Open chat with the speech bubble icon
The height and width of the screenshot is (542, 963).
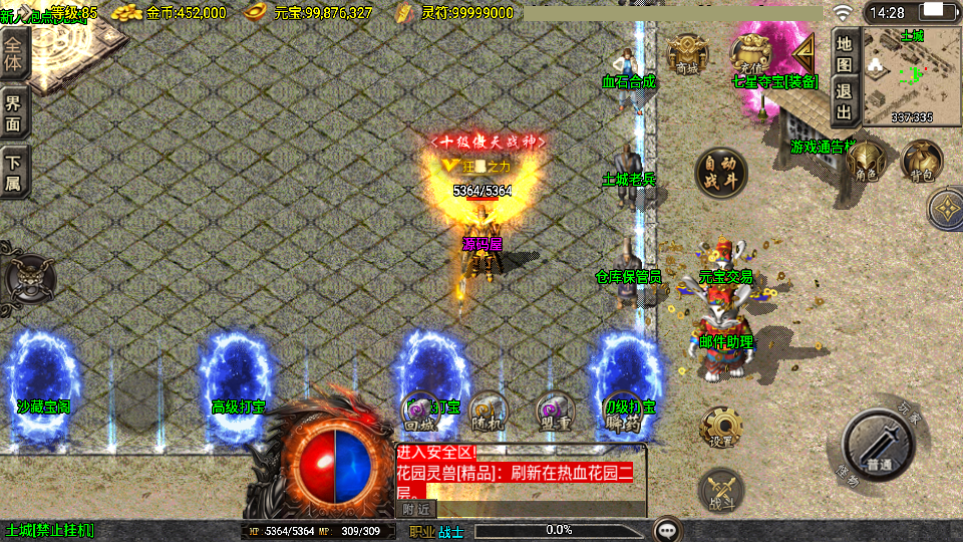coord(667,529)
